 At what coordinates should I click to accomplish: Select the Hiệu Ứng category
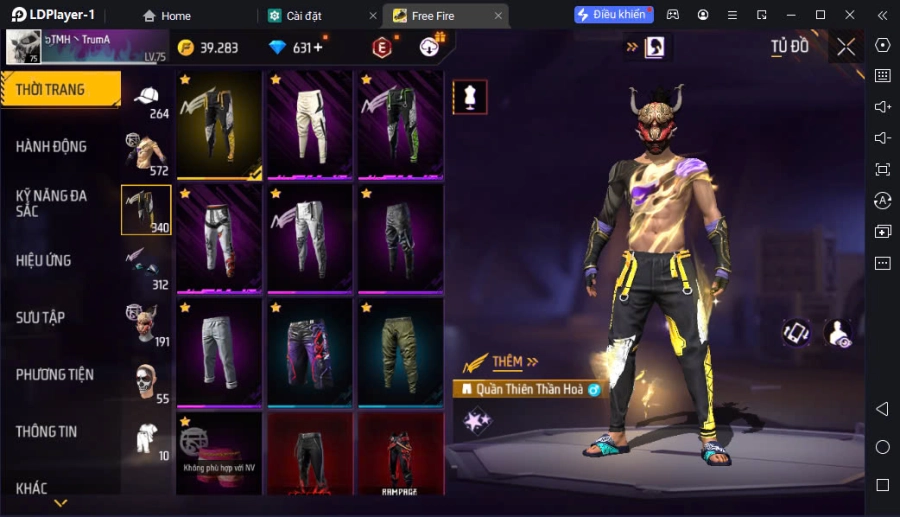pos(44,261)
